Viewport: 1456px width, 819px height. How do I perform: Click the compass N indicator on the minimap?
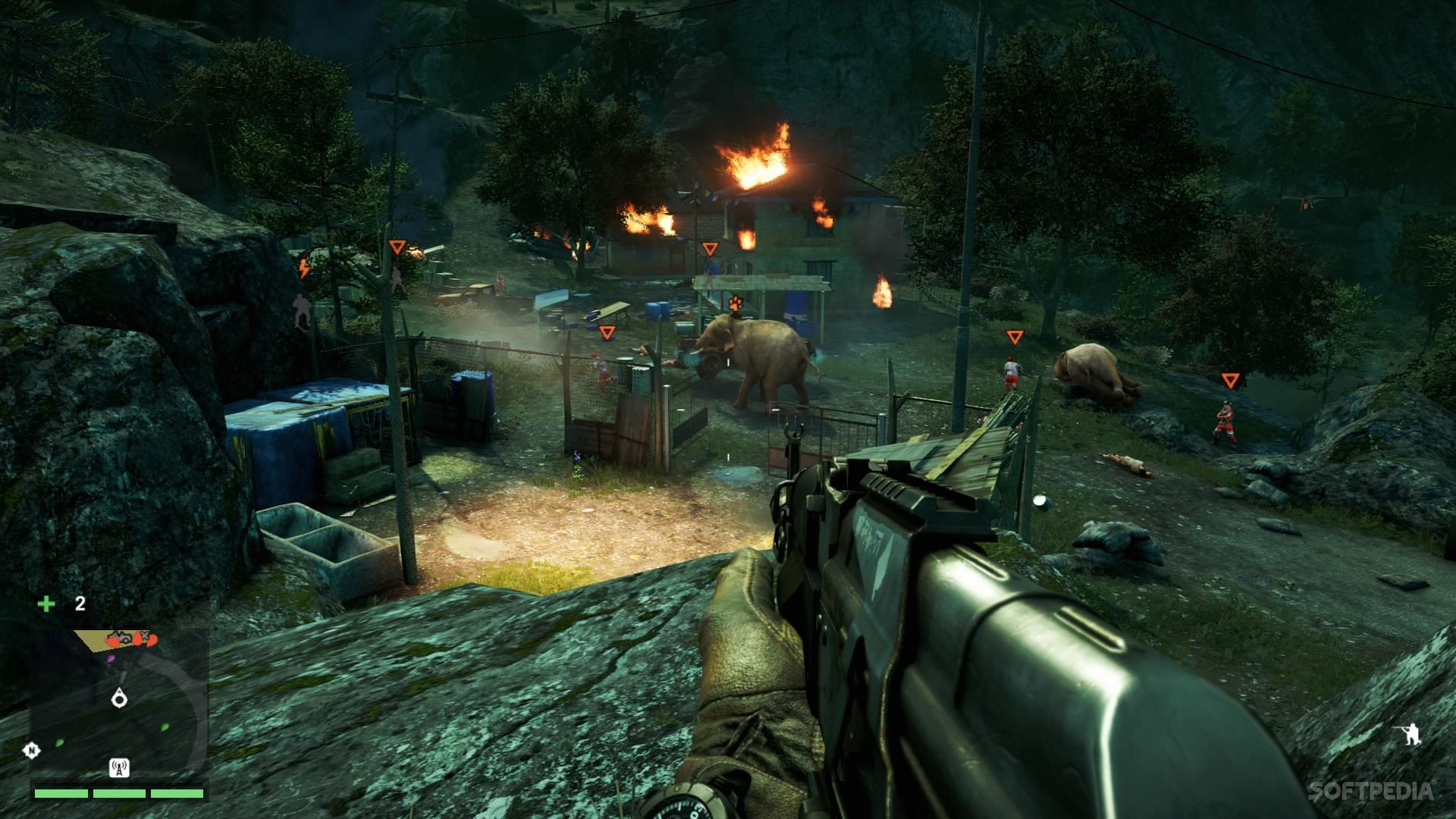[x=31, y=749]
